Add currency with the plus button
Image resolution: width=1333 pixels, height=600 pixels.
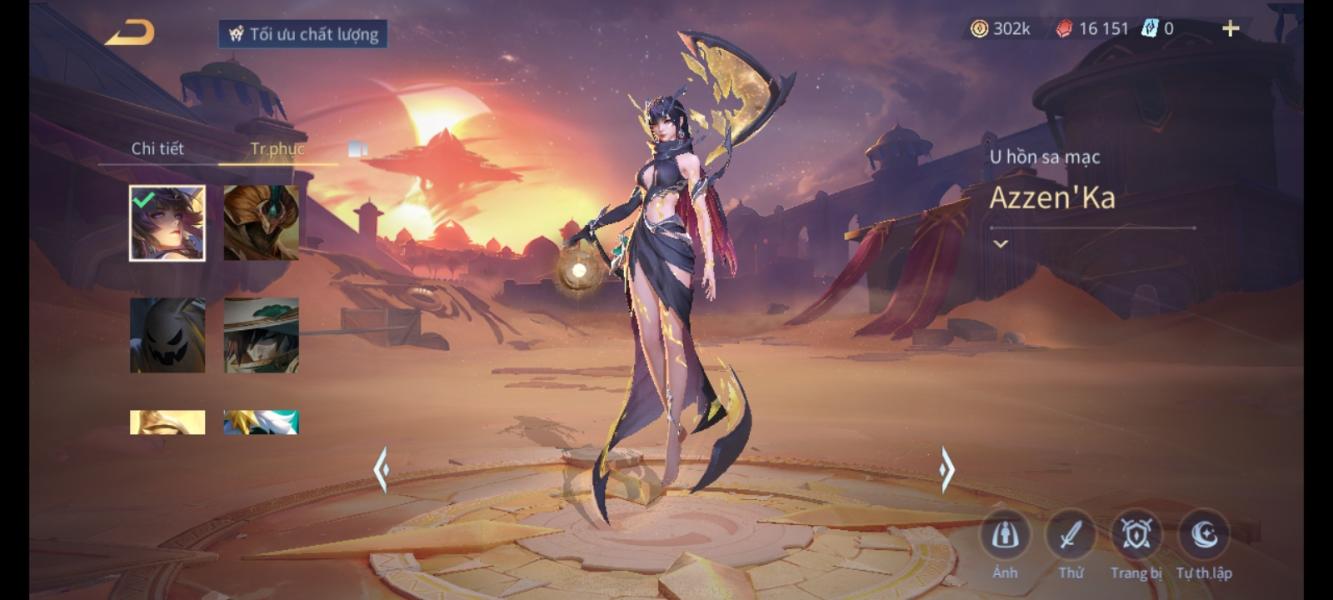[x=1230, y=29]
